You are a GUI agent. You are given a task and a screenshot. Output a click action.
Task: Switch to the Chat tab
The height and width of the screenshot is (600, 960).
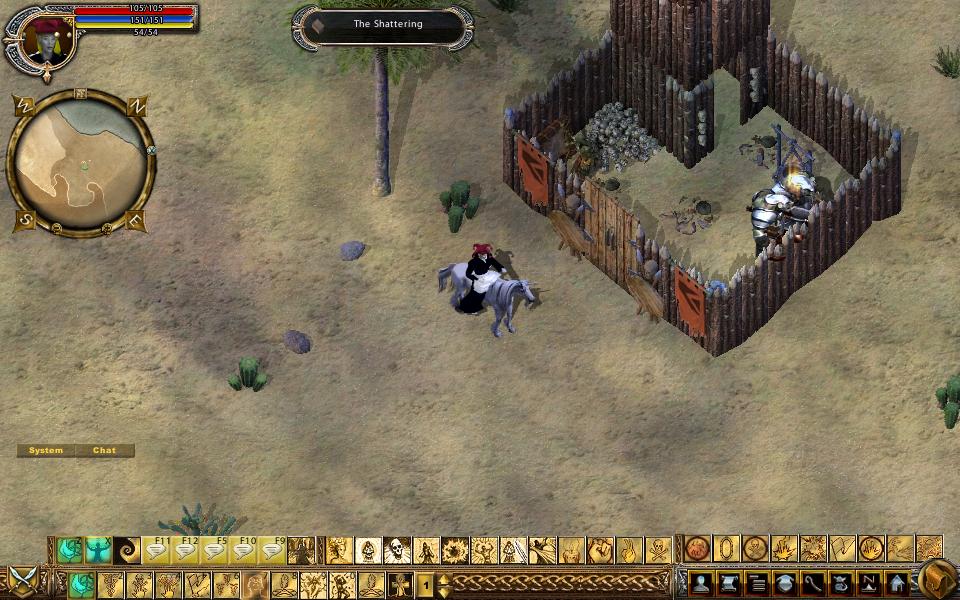105,451
